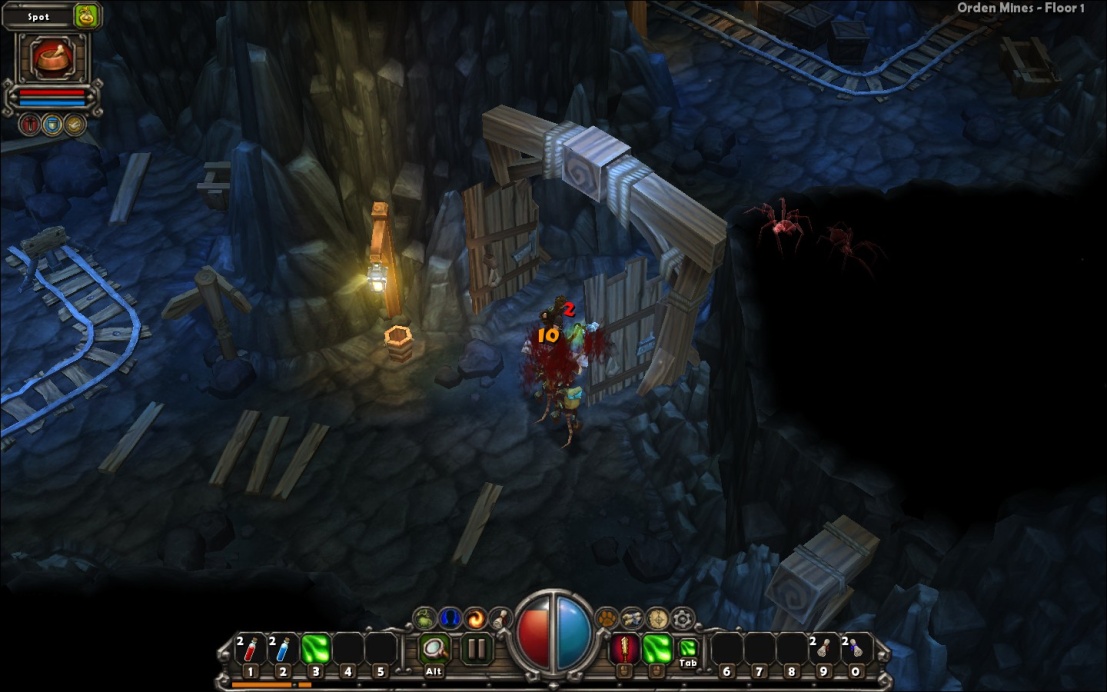The width and height of the screenshot is (1107, 692).
Task: Open the green bag inventory
Action: 425,618
